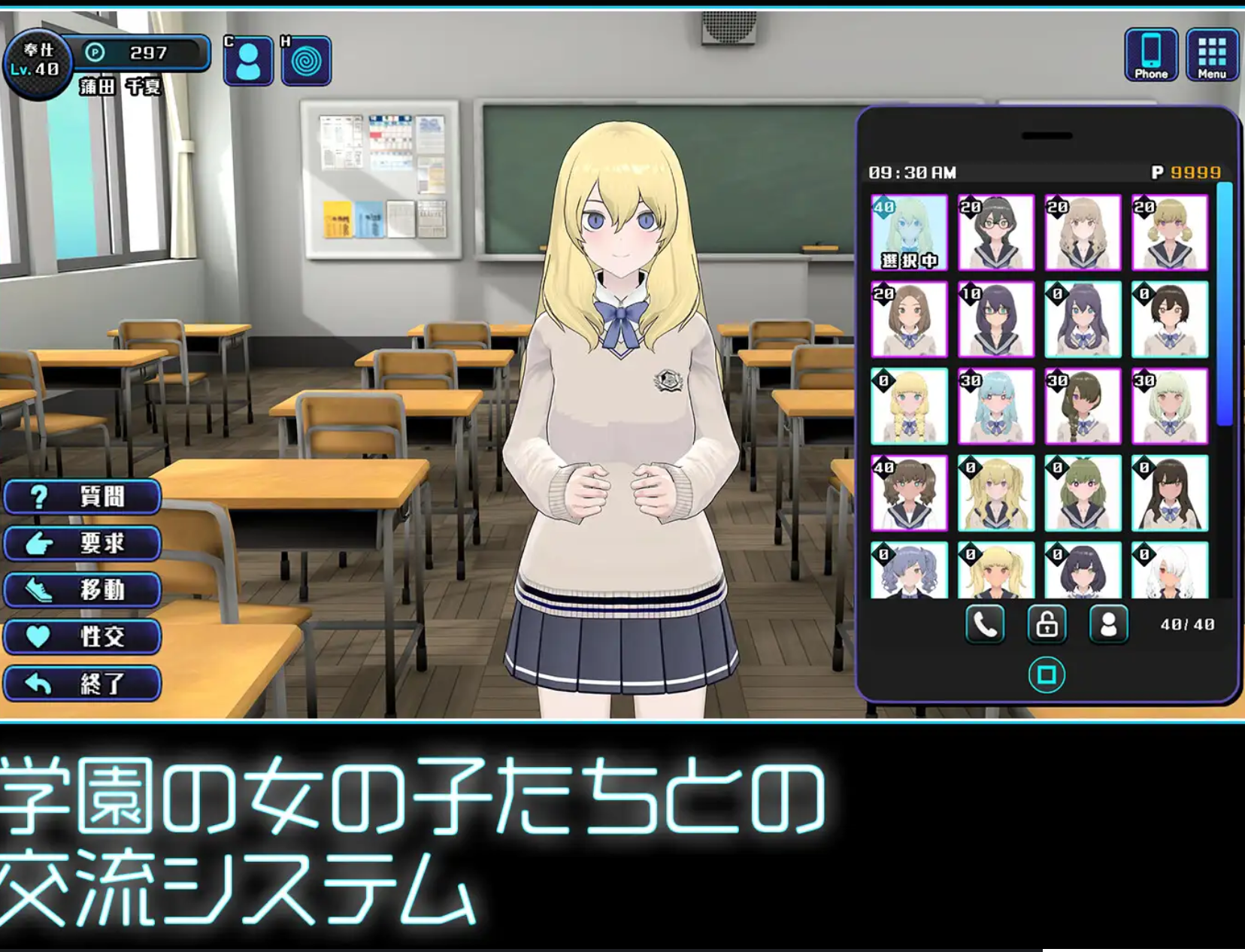Click the P 297 points display
The image size is (1245, 952).
(143, 53)
